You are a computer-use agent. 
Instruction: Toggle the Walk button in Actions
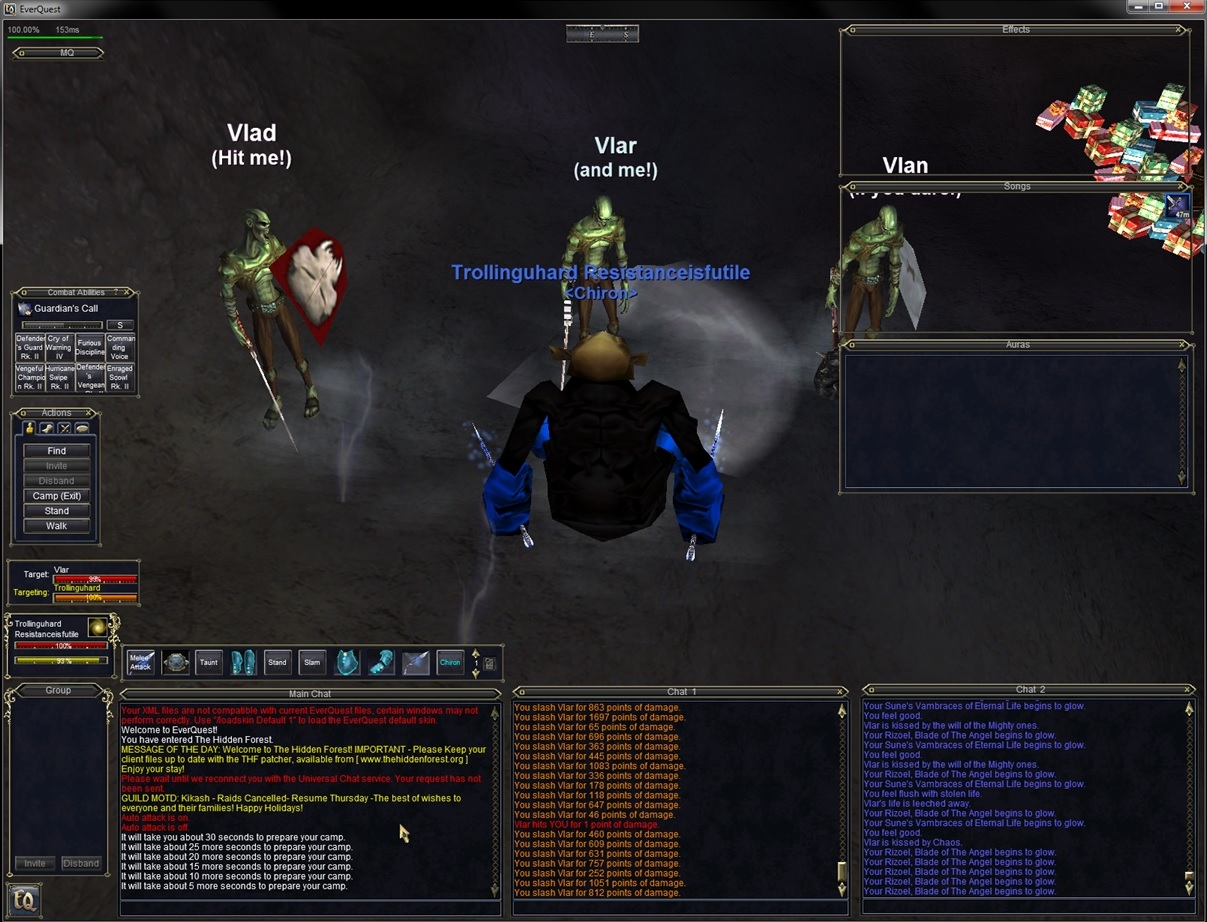(57, 526)
